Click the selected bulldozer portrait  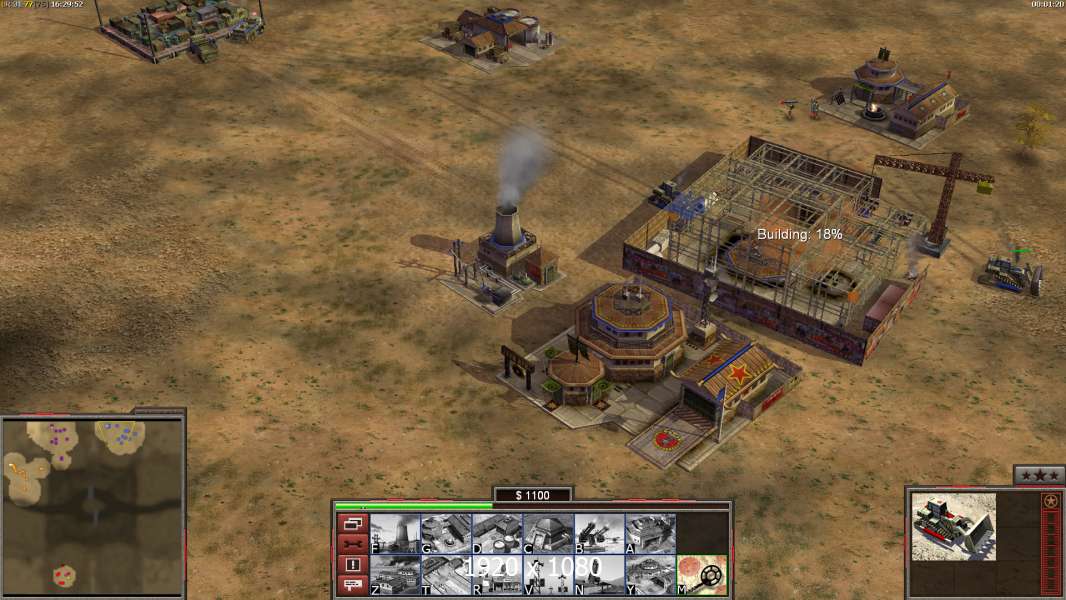(x=953, y=526)
